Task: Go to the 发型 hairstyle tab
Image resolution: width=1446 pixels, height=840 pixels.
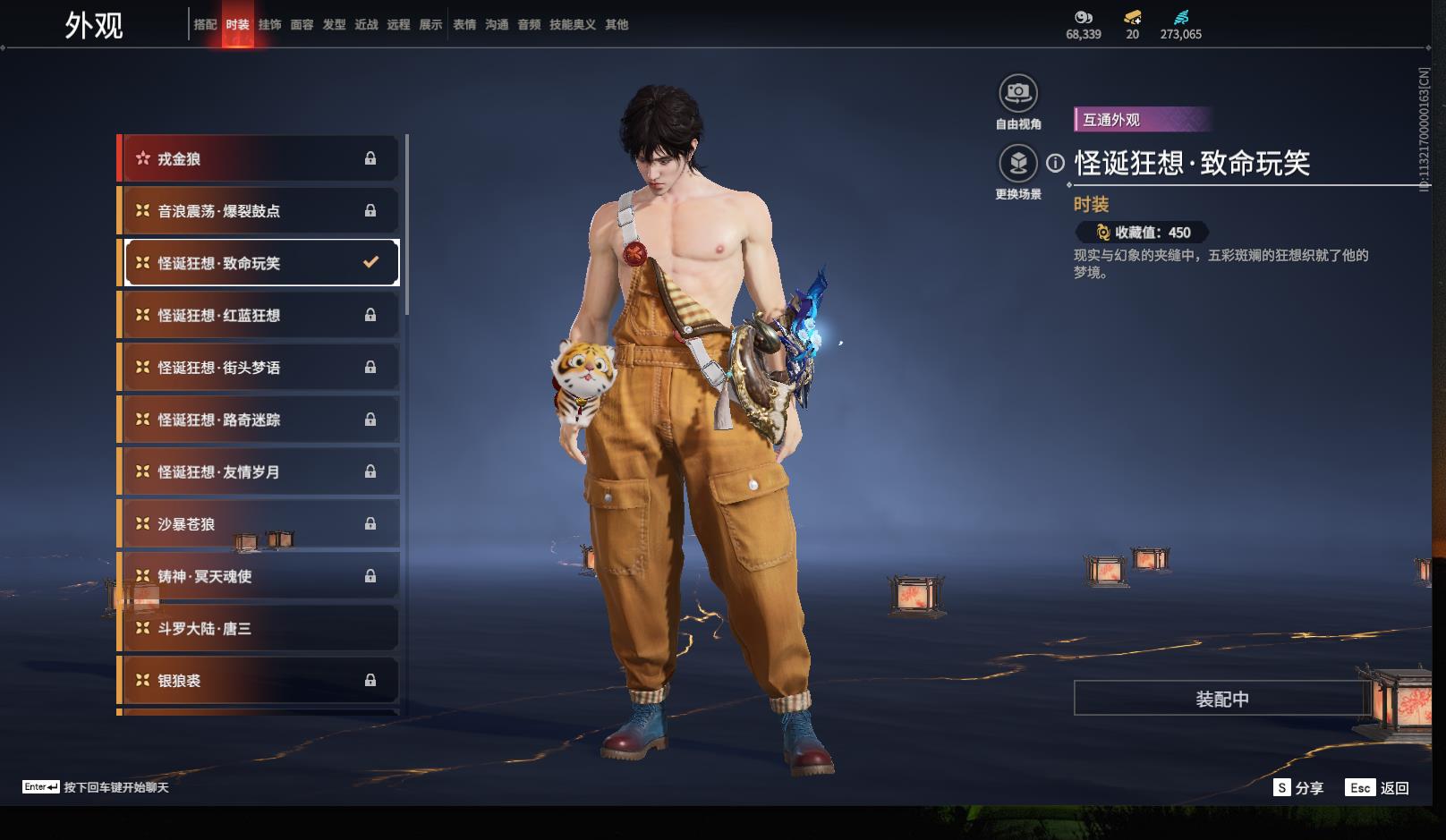Action: coord(334,25)
